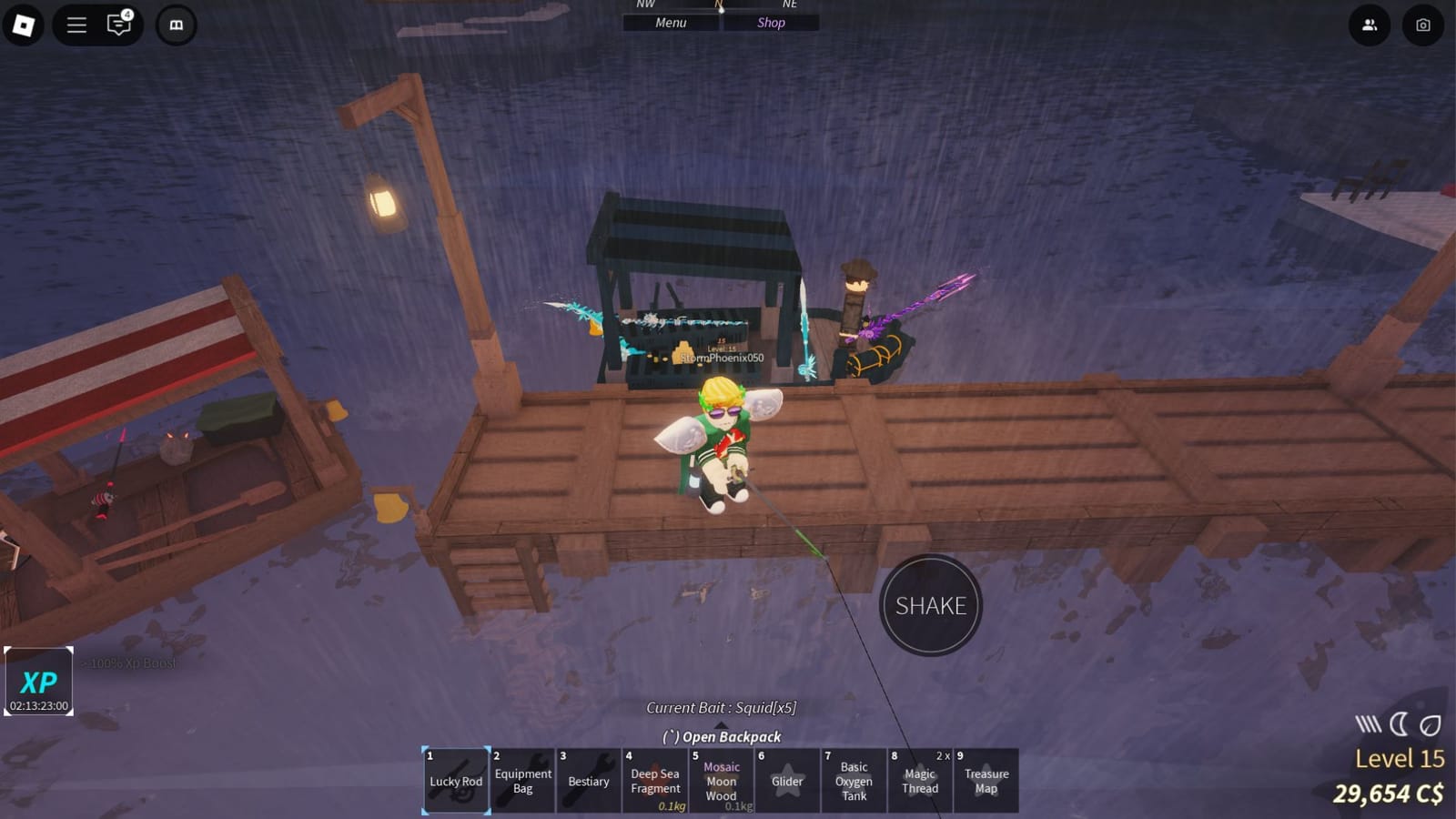Image resolution: width=1456 pixels, height=819 pixels.
Task: Equip the Glider from slot 6
Action: click(x=788, y=781)
